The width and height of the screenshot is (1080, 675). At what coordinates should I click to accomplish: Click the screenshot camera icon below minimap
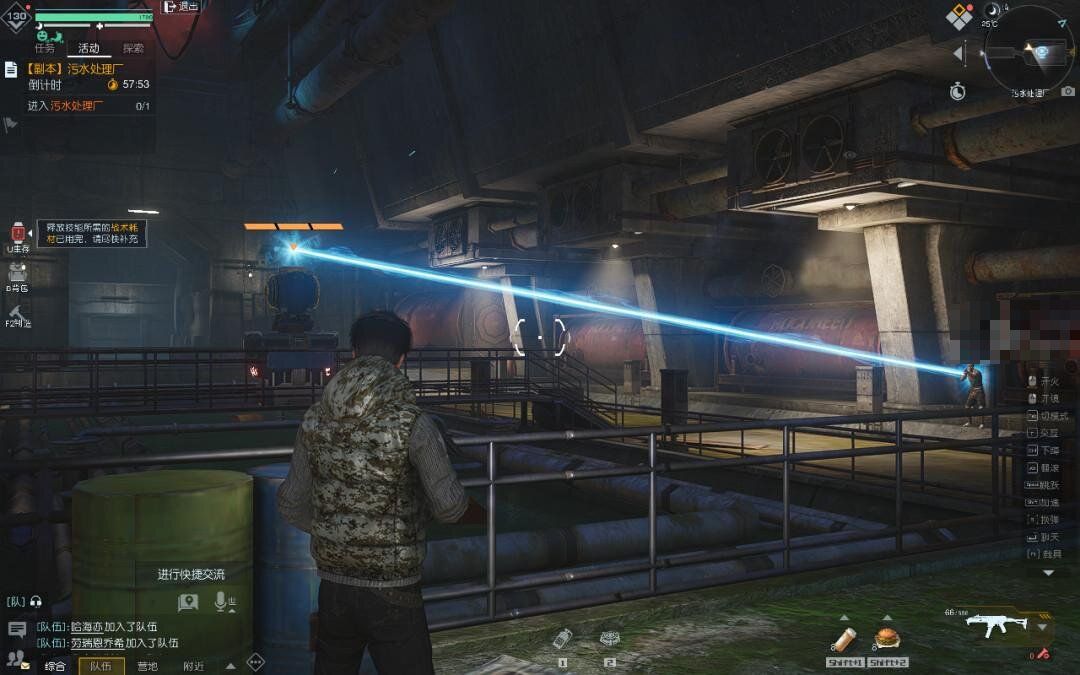(x=1068, y=91)
